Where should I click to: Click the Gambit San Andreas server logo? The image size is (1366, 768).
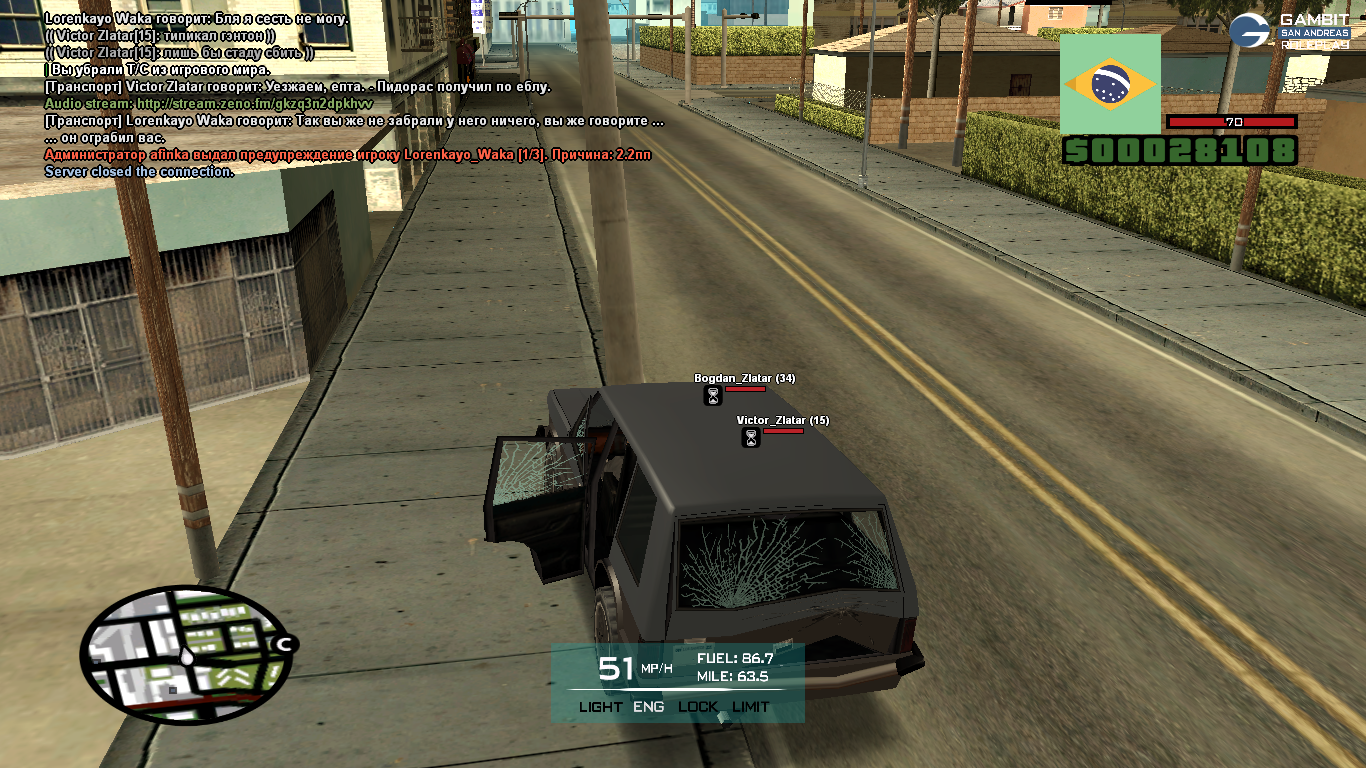pyautogui.click(x=1290, y=30)
